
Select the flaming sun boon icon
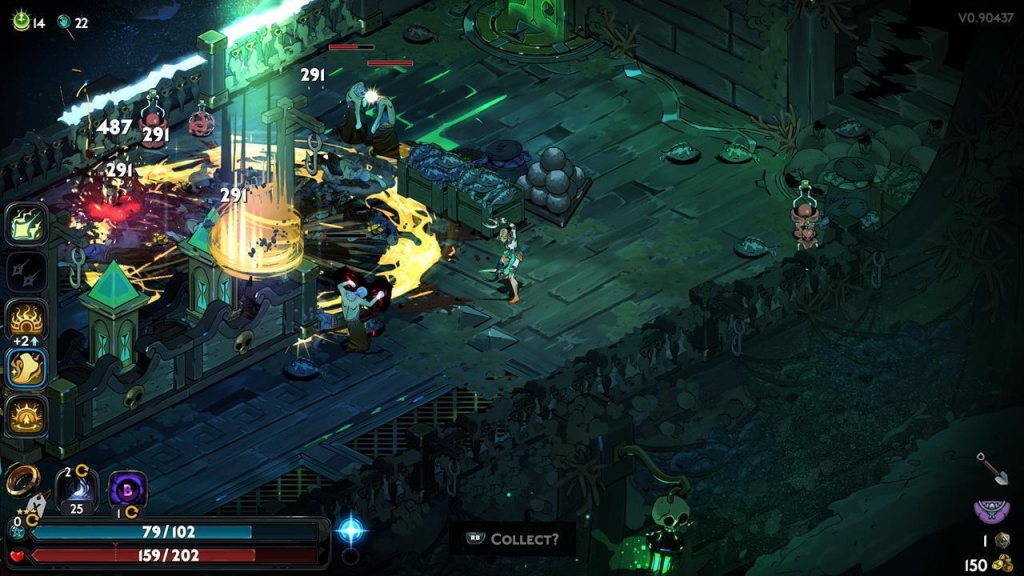[27, 320]
